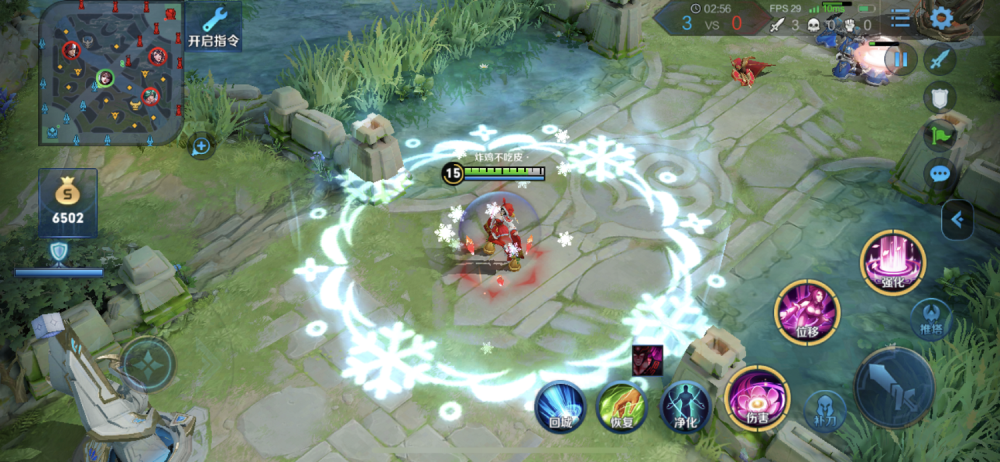The height and width of the screenshot is (462, 1000).
Task: Hit the large sword basic attack button
Action: [x=894, y=388]
